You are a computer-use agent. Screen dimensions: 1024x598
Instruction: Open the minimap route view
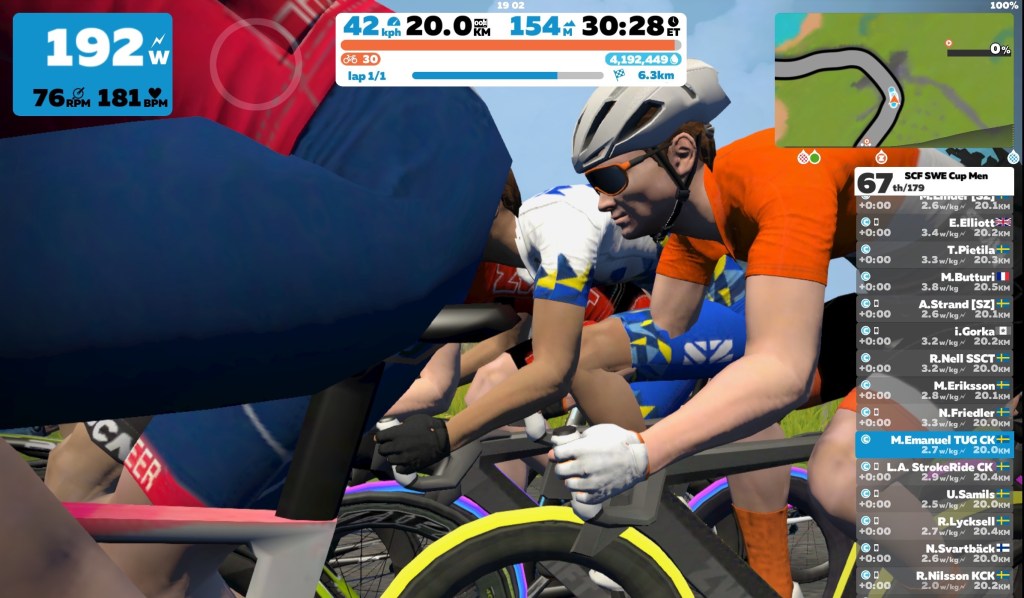(893, 78)
